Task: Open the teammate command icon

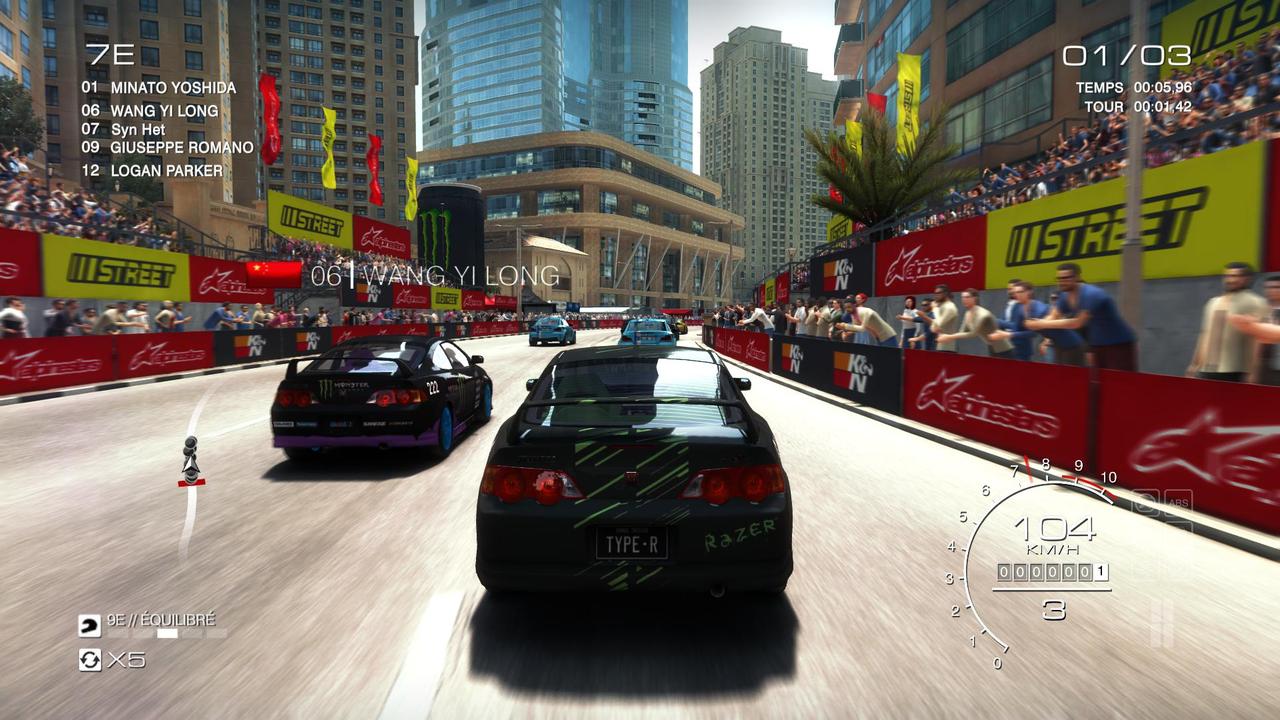Action: (x=90, y=626)
